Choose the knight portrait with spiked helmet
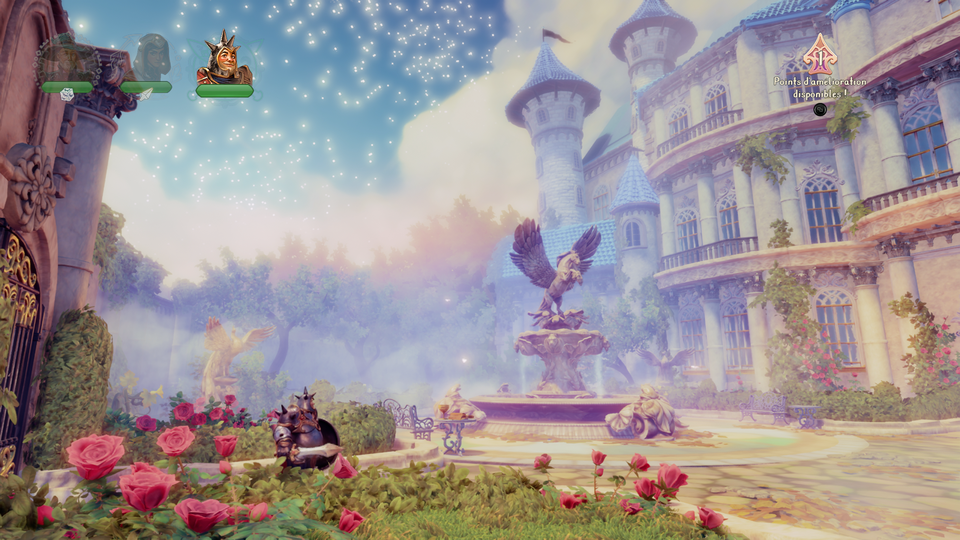This screenshot has width=960, height=540. (224, 60)
